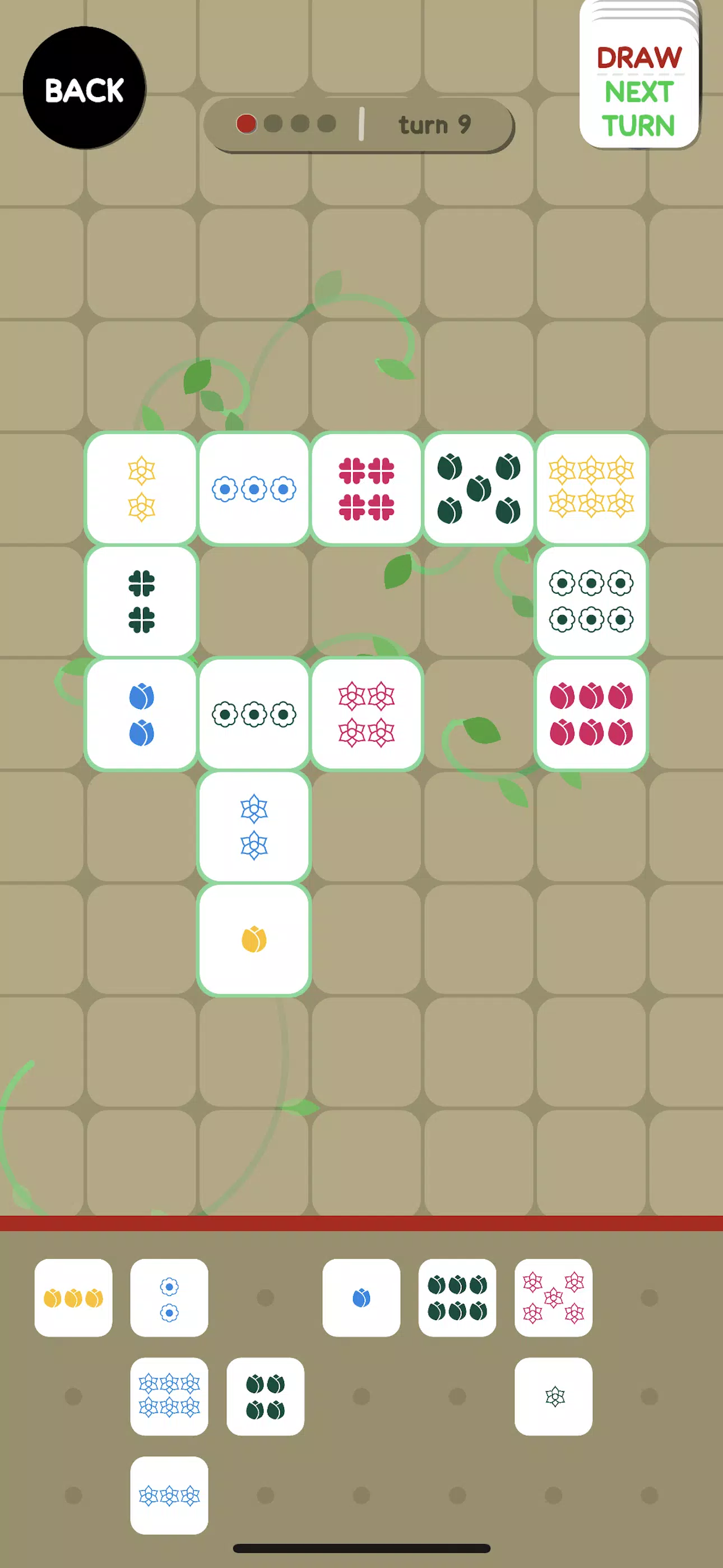Pick up the single dark green daffodil tile

(554, 1396)
